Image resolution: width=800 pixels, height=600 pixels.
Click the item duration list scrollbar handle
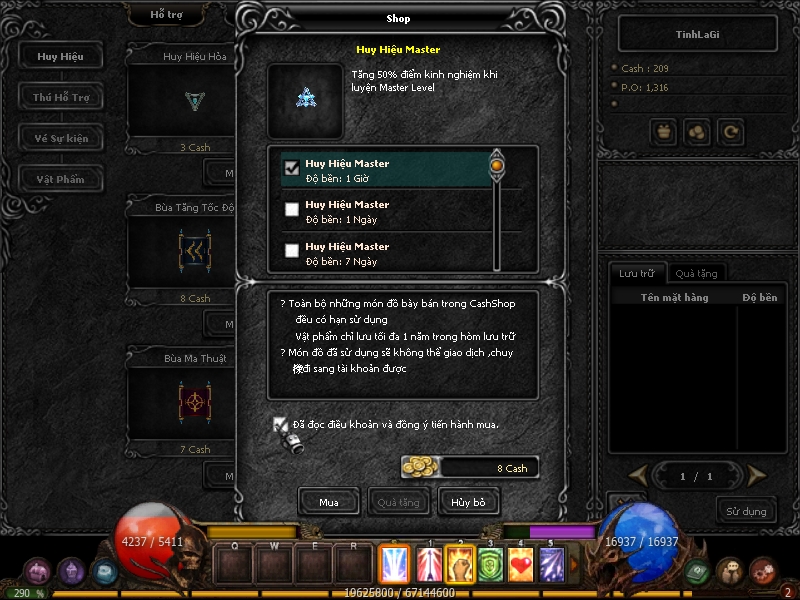click(496, 163)
